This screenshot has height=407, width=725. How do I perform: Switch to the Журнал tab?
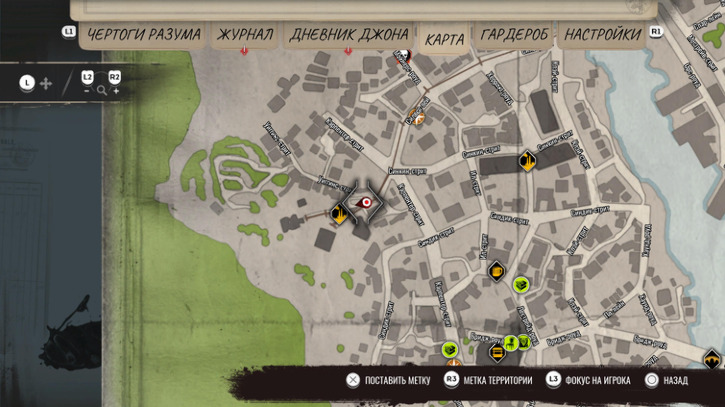click(245, 35)
